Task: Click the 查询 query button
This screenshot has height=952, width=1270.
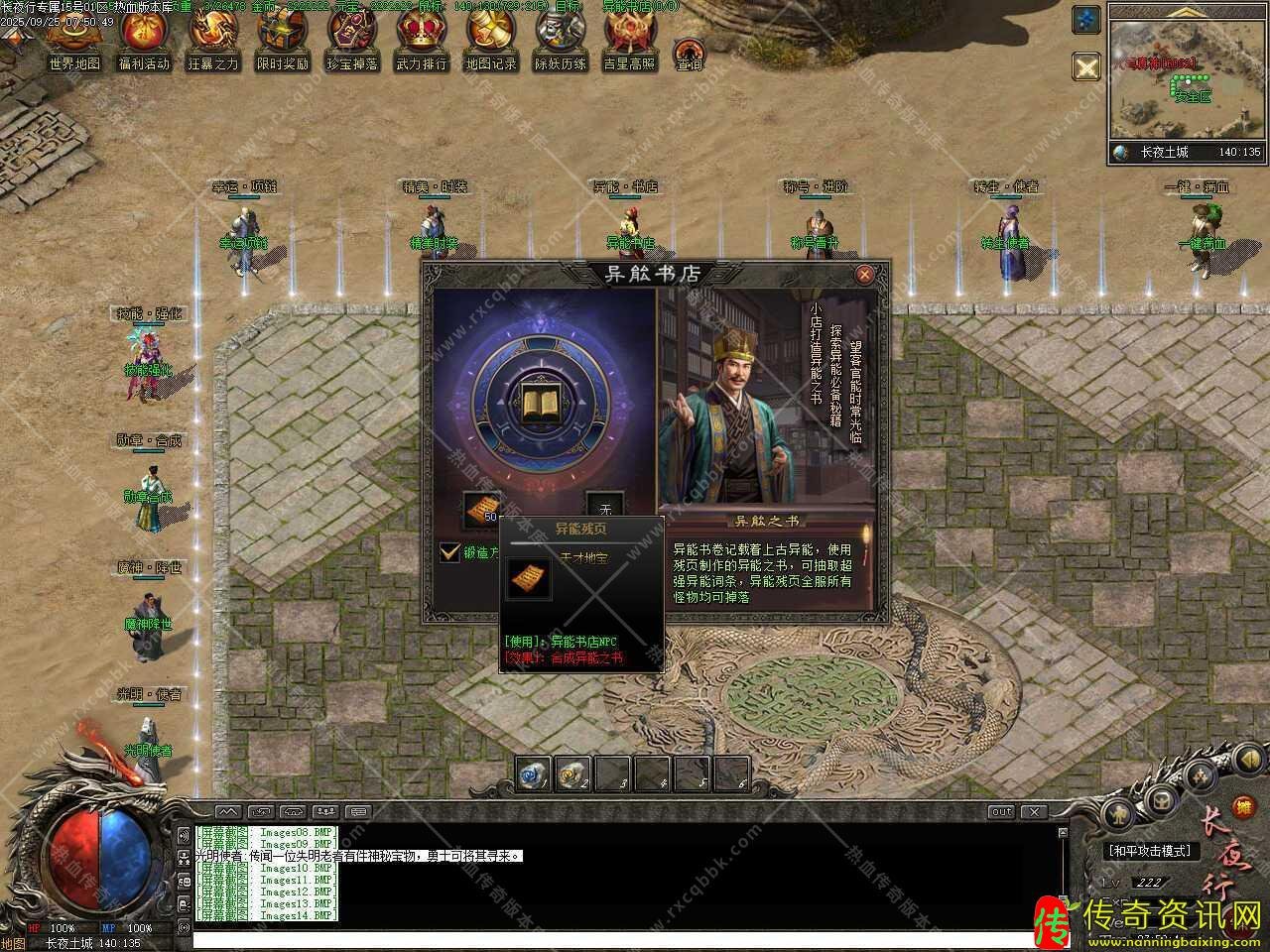Action: click(689, 54)
